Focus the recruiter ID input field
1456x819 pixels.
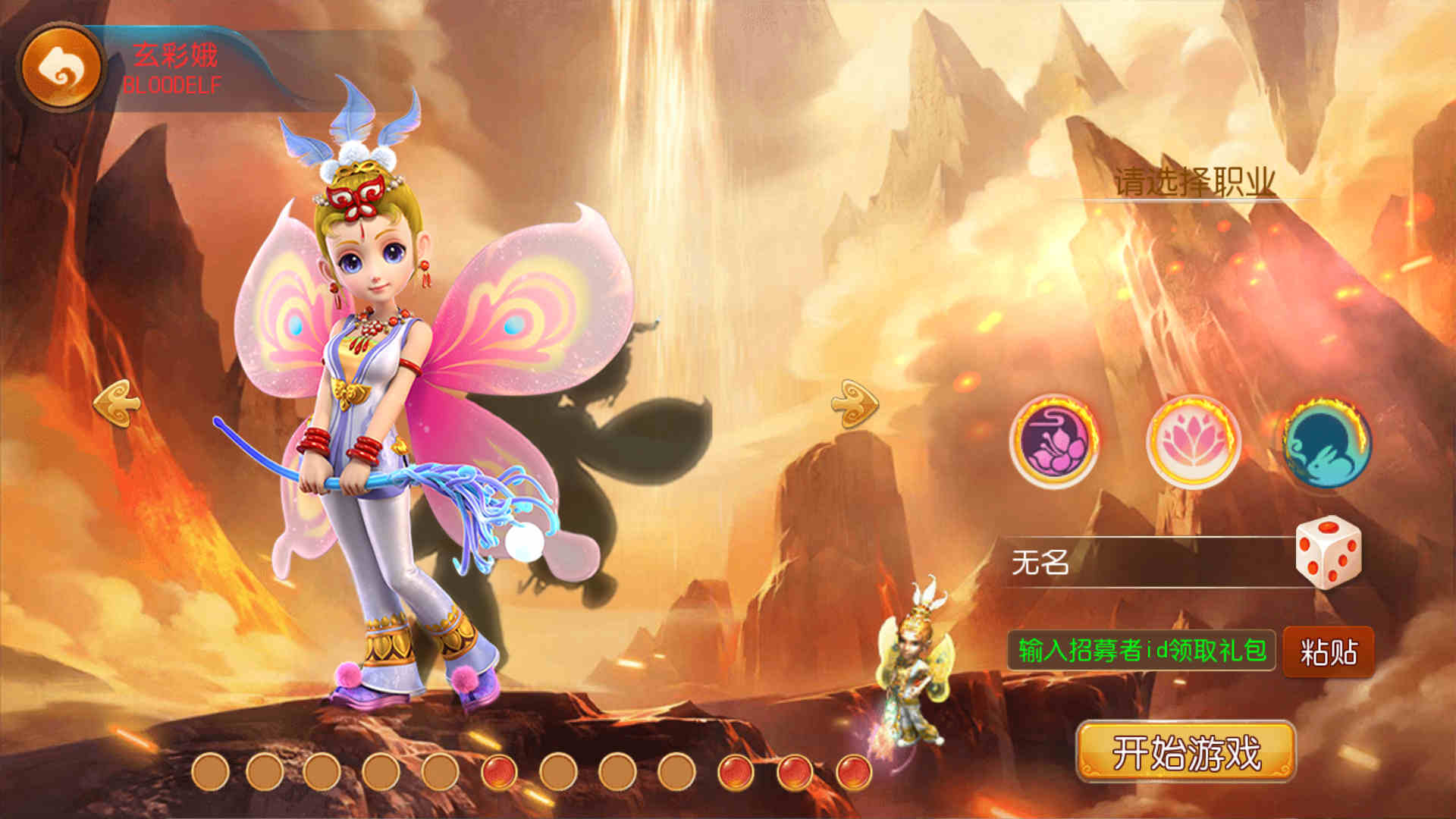click(1141, 651)
